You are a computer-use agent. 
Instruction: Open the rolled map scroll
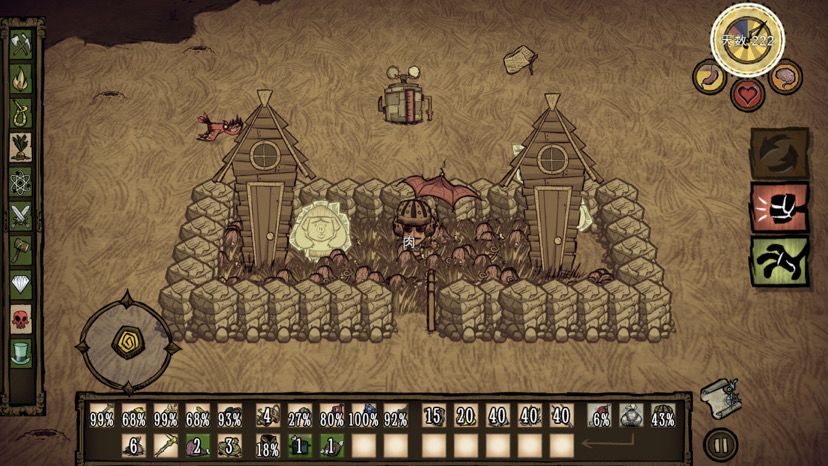pos(720,393)
